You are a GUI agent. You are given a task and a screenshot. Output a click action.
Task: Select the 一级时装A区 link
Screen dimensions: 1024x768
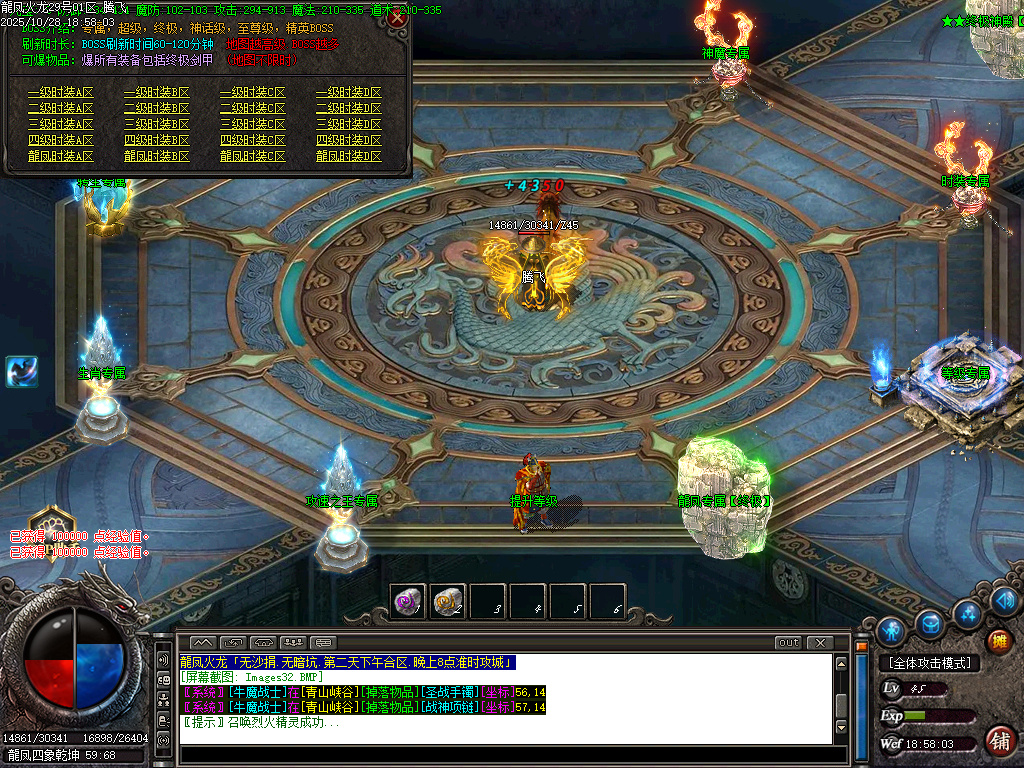point(60,92)
